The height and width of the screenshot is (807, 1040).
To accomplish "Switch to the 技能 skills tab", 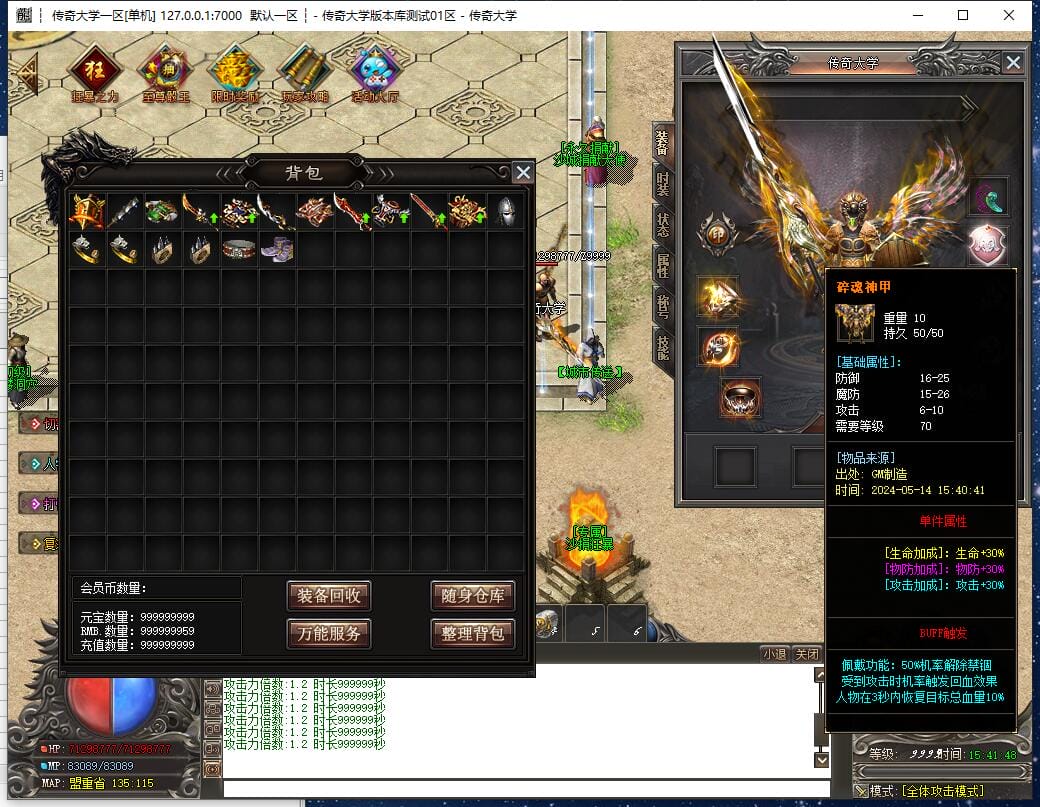I will click(x=662, y=347).
